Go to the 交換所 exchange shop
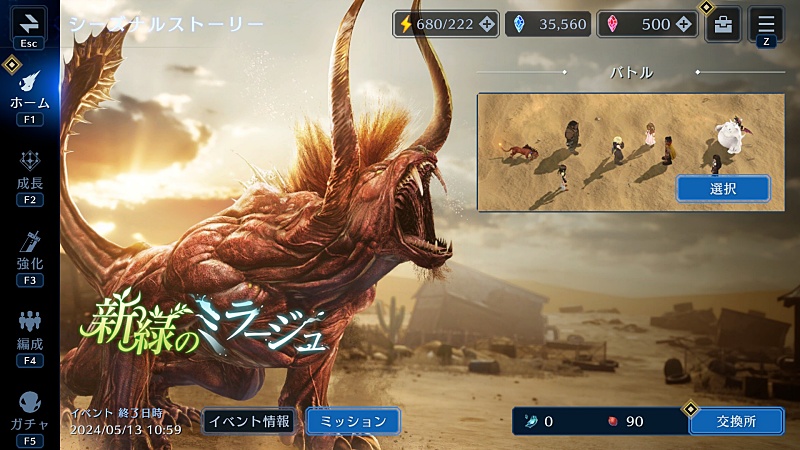 pyautogui.click(x=736, y=421)
